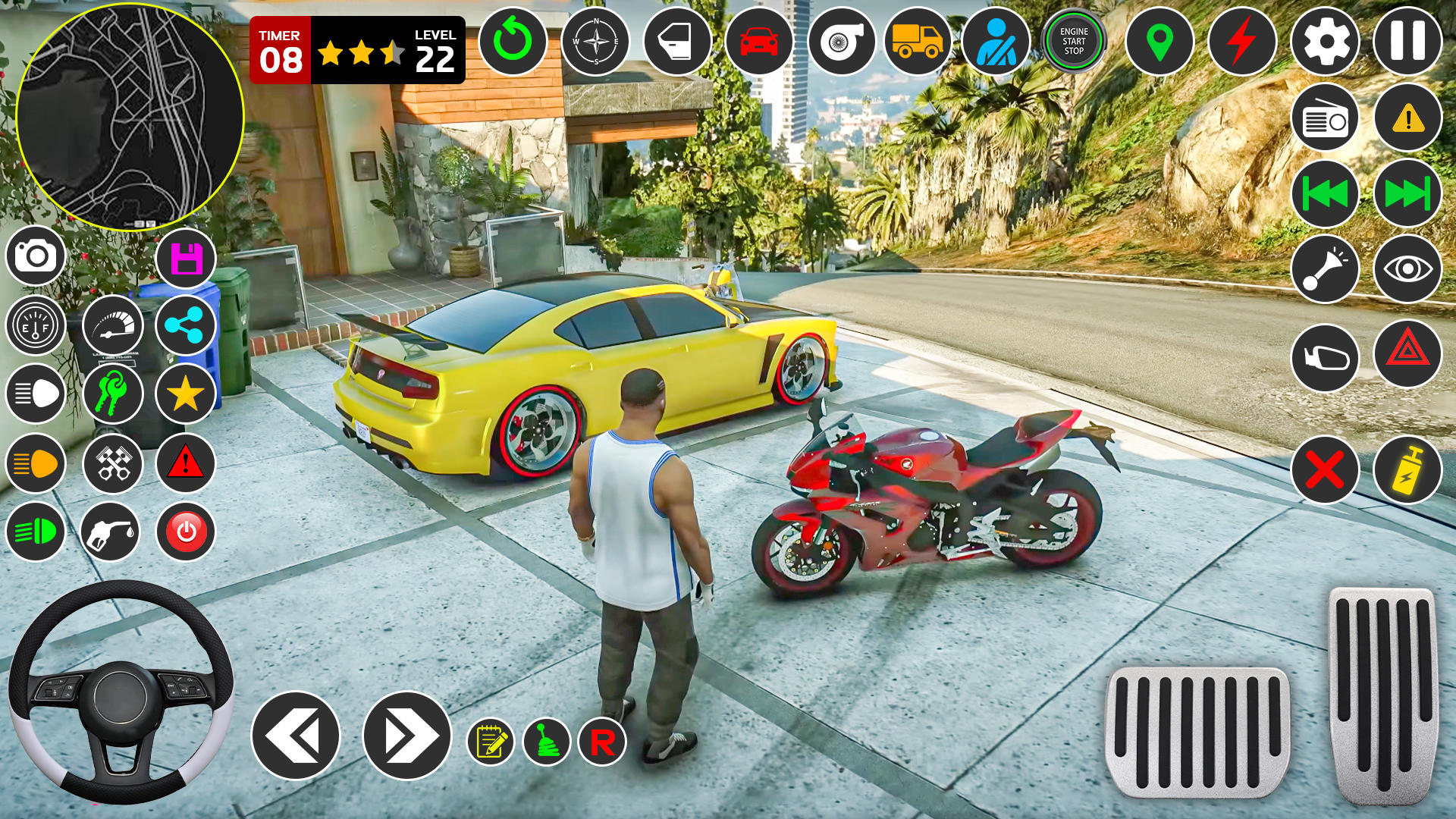
Task: Tap the green location pin icon
Action: 1159,41
